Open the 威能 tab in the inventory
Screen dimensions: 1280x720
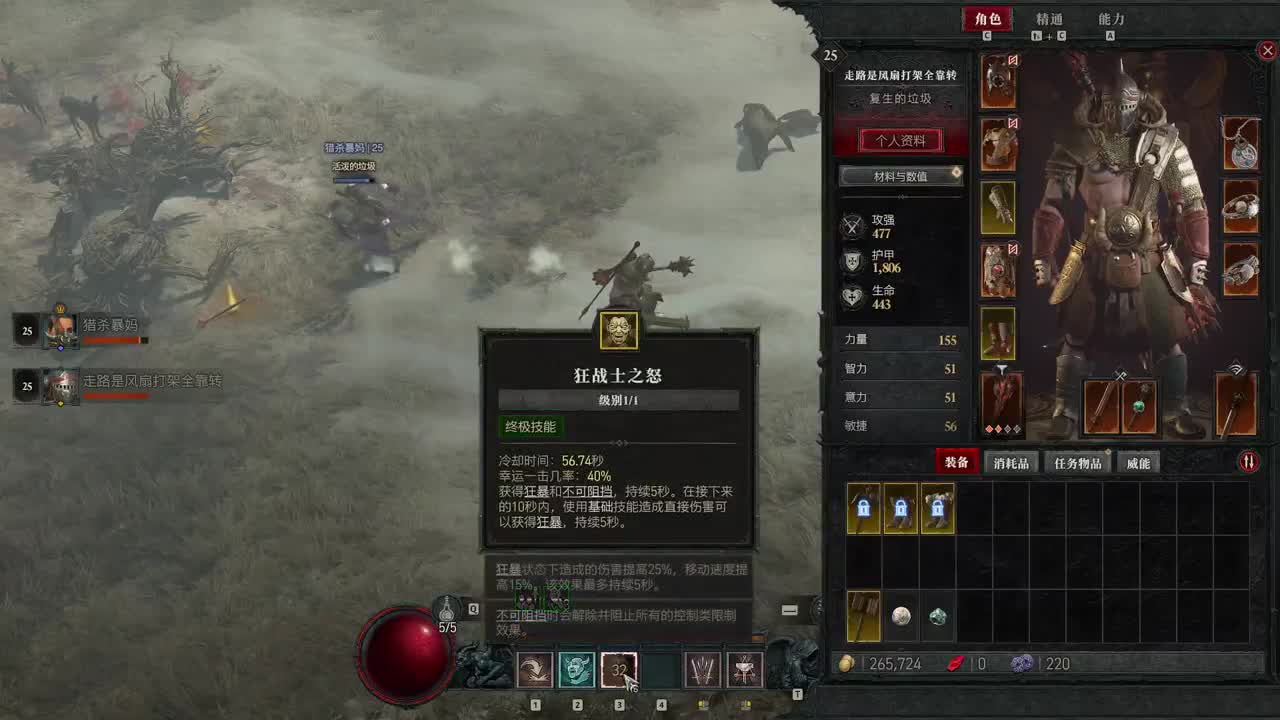(1140, 461)
